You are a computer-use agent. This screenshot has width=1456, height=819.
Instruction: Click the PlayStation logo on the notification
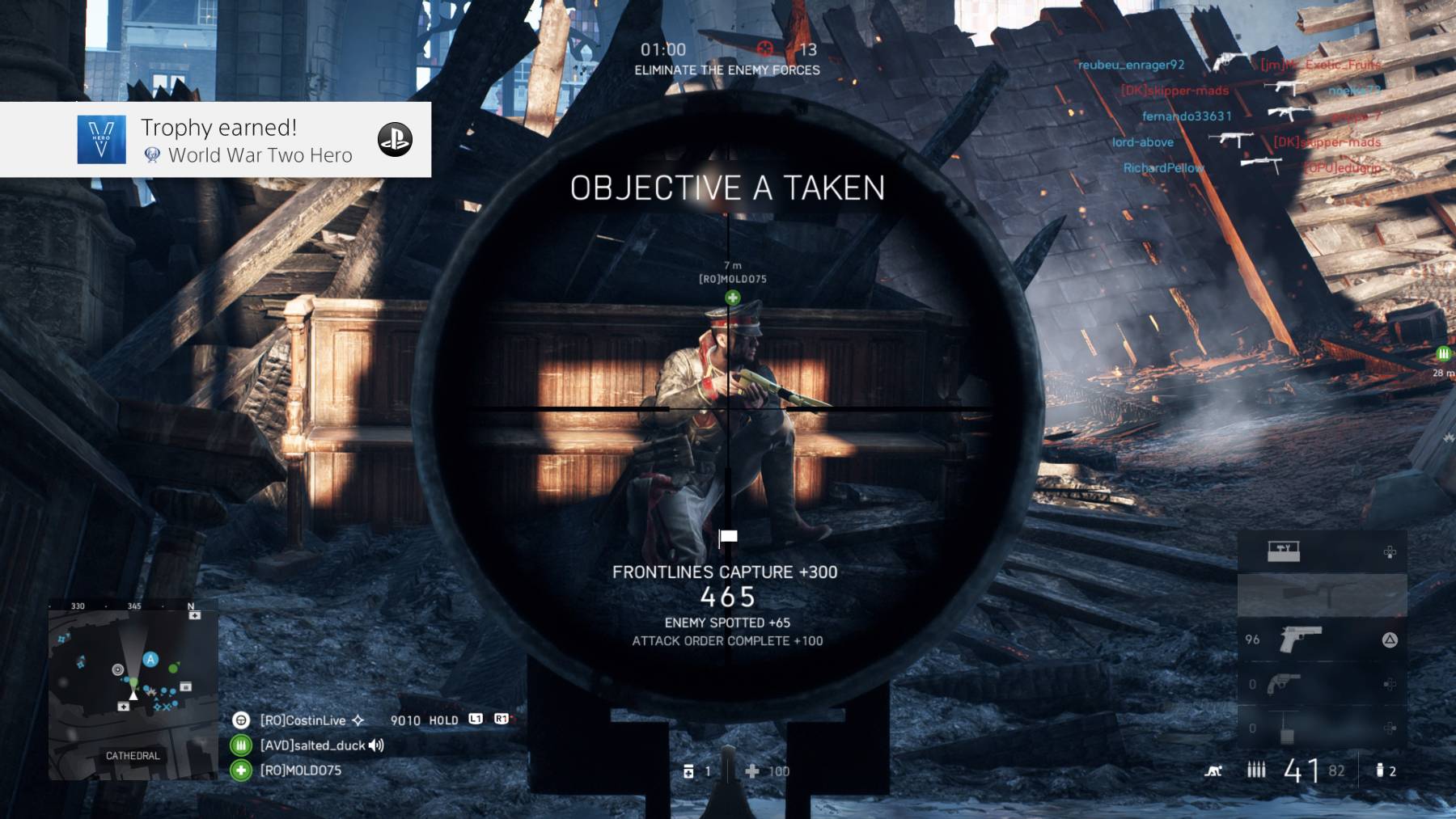[395, 140]
